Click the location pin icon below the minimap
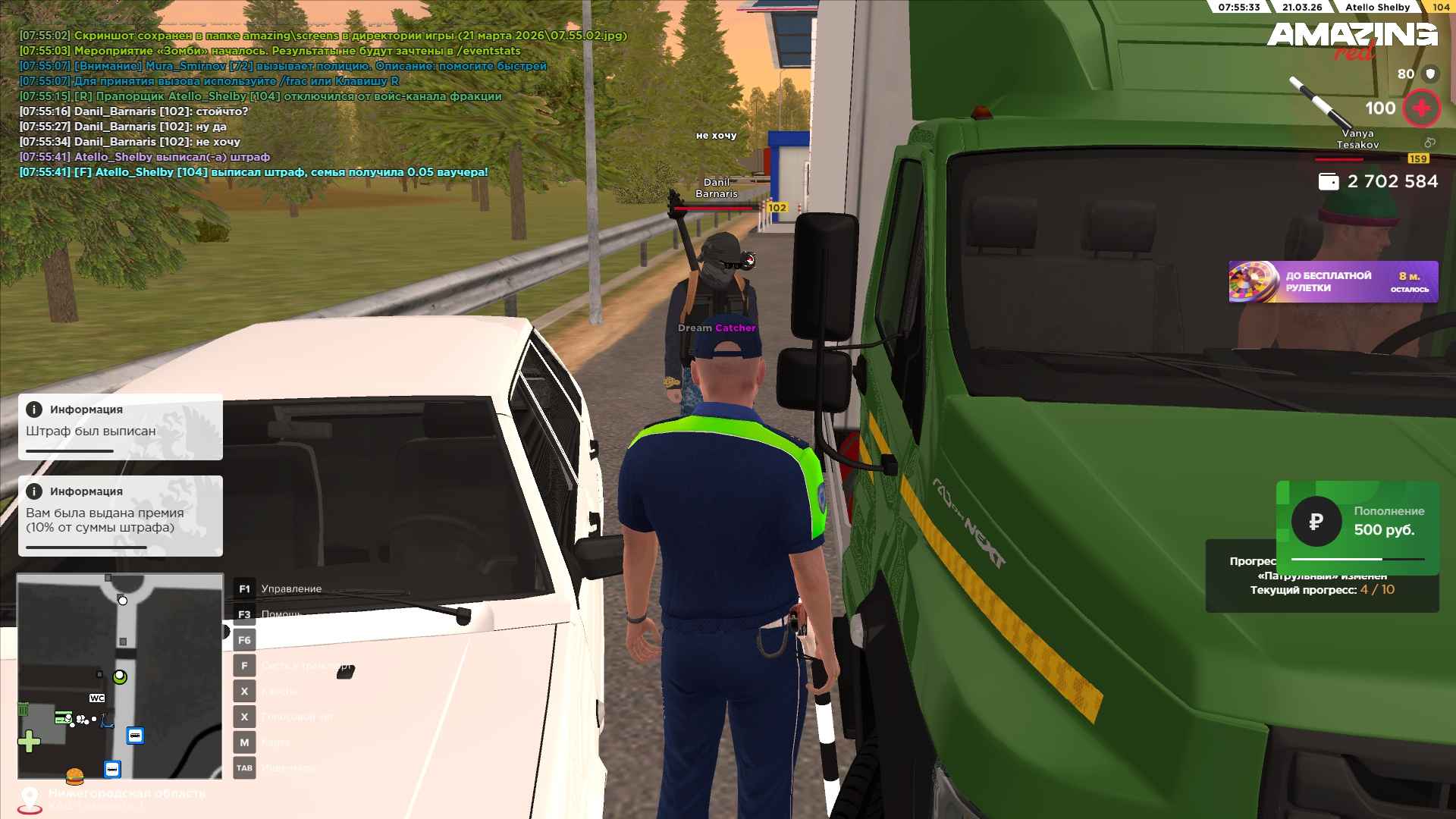Image resolution: width=1456 pixels, height=819 pixels. pos(30,799)
